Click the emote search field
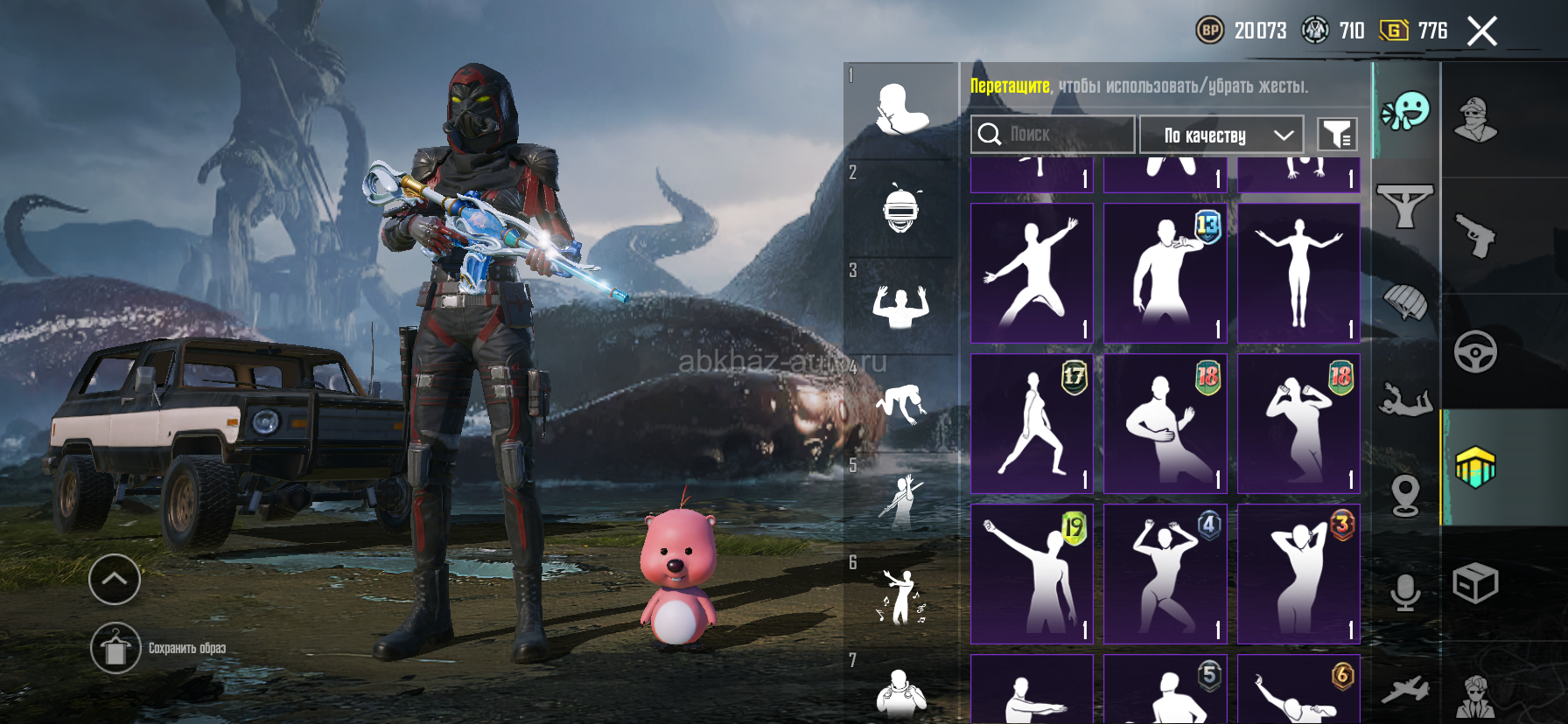The width and height of the screenshot is (1568, 724). pos(1053,135)
